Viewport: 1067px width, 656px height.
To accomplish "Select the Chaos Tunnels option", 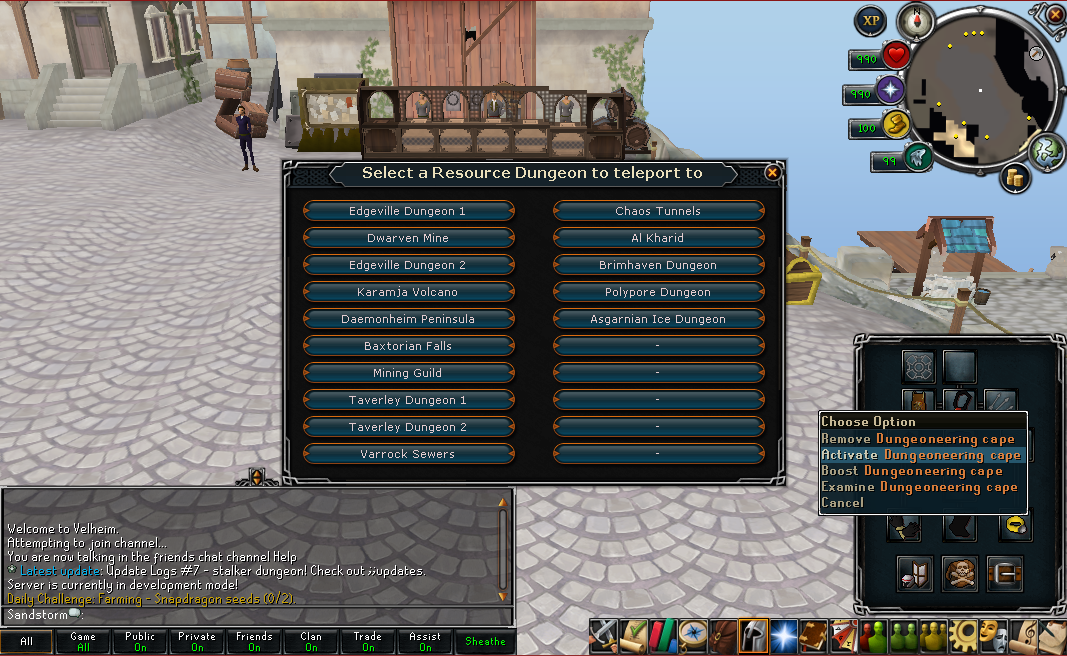I will pyautogui.click(x=658, y=211).
